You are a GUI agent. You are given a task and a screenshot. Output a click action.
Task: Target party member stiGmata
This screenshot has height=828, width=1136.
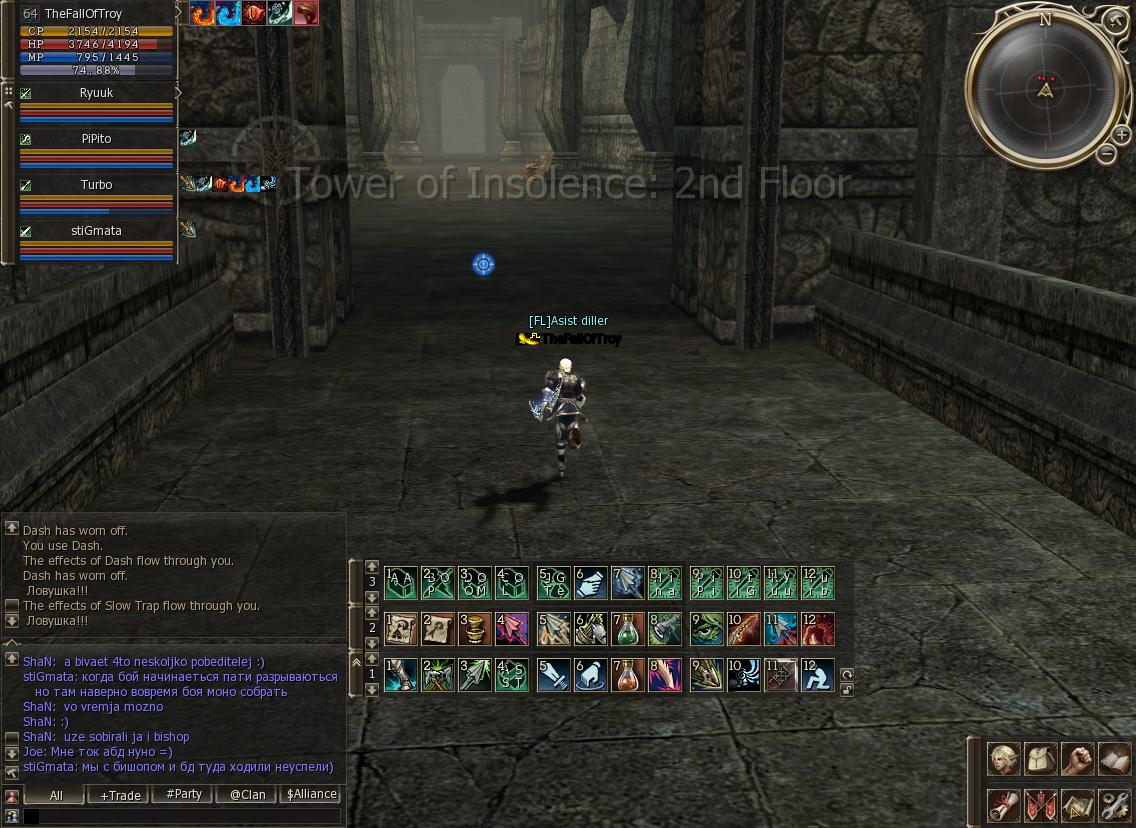(97, 231)
